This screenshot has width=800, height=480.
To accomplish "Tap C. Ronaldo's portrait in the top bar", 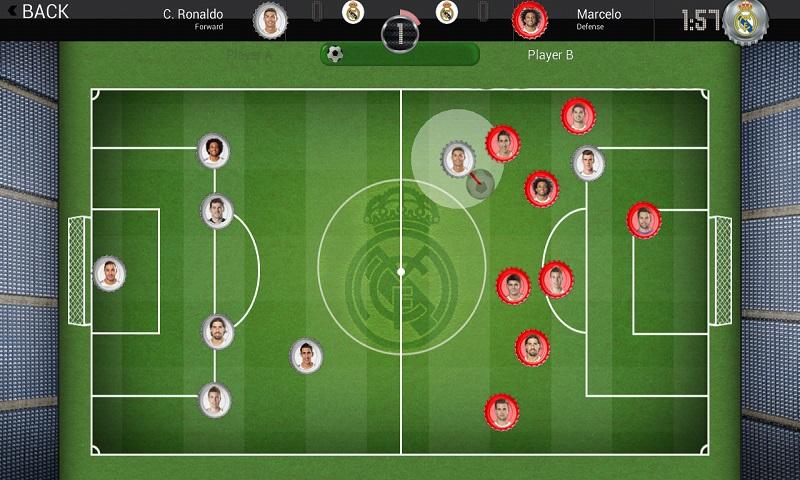I will point(269,18).
